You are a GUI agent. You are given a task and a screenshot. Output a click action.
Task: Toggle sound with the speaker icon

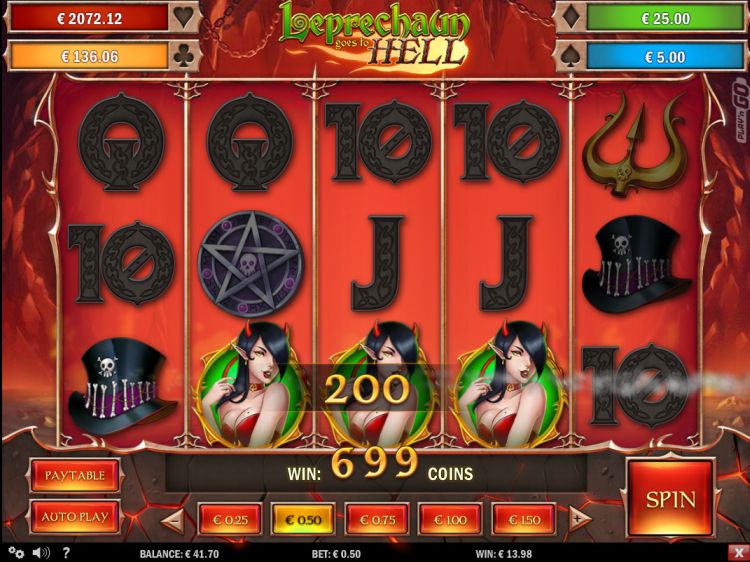click(41, 552)
